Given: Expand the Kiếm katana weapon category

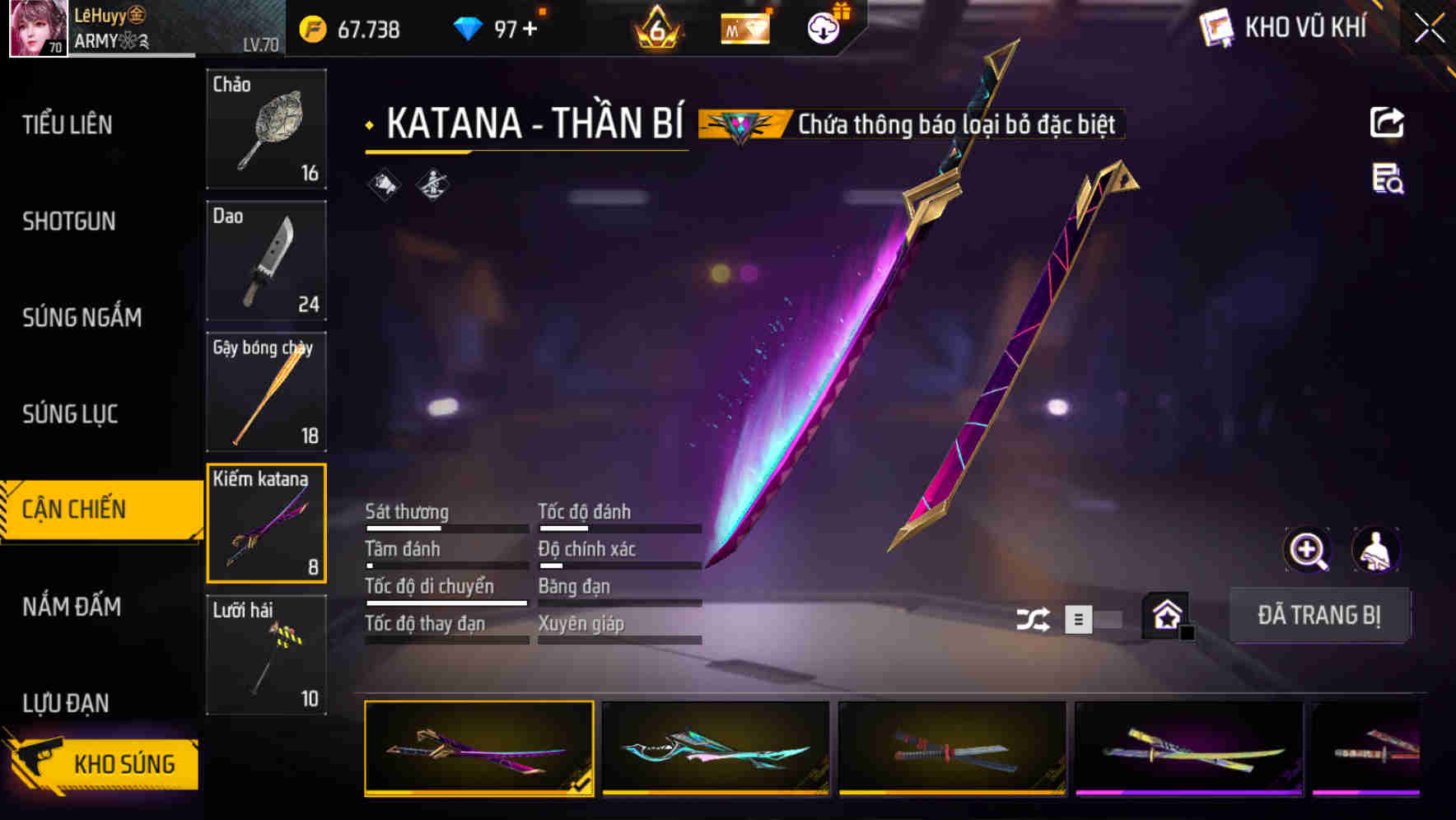Looking at the screenshot, I should (266, 521).
